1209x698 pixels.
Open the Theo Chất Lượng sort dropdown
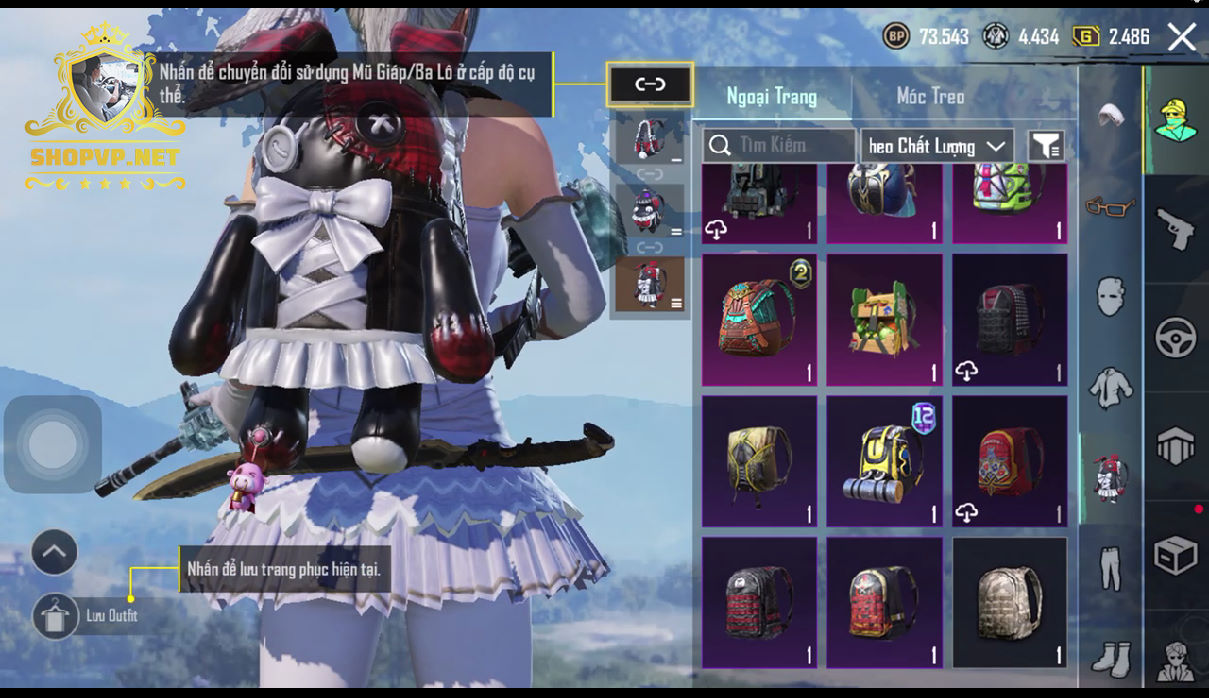click(x=937, y=146)
